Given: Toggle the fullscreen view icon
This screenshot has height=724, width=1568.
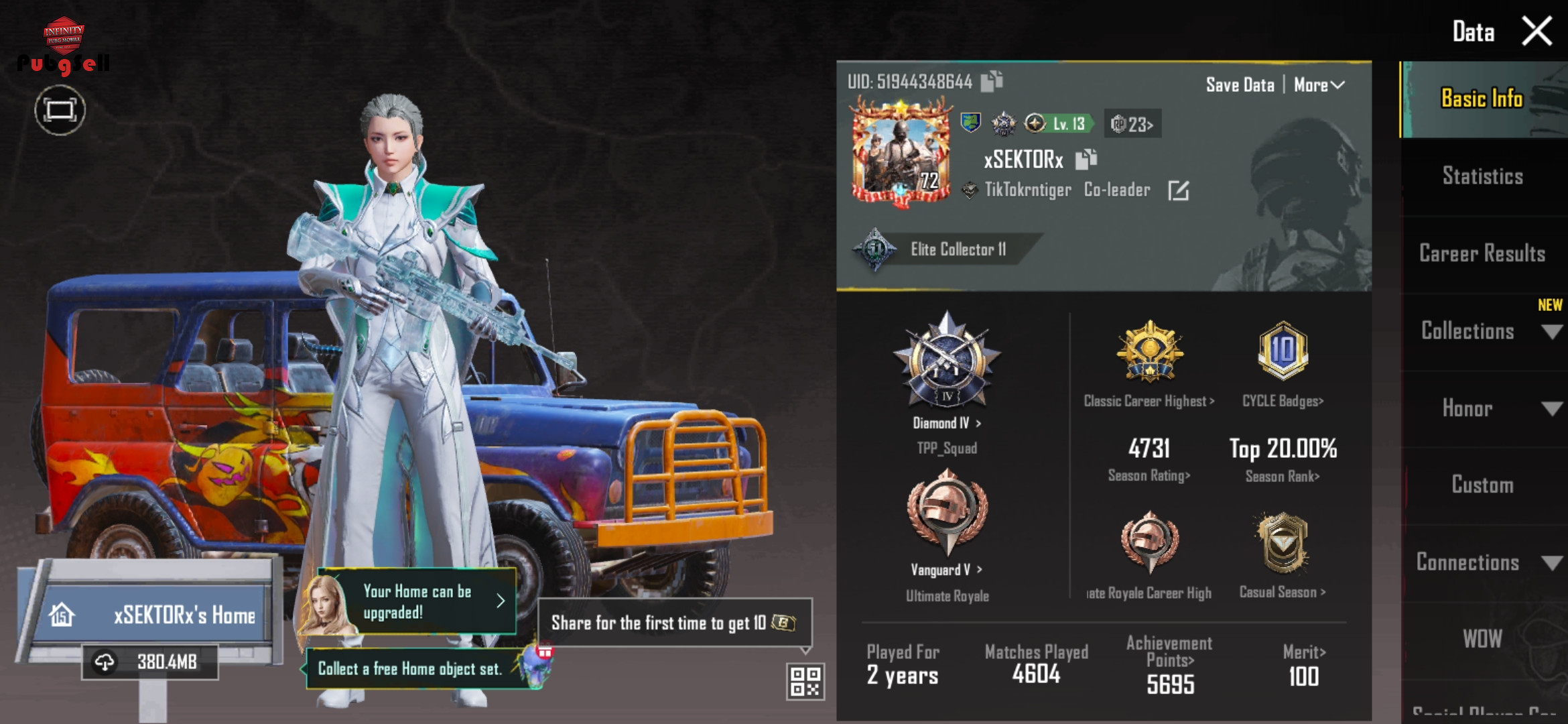Looking at the screenshot, I should click(x=60, y=110).
